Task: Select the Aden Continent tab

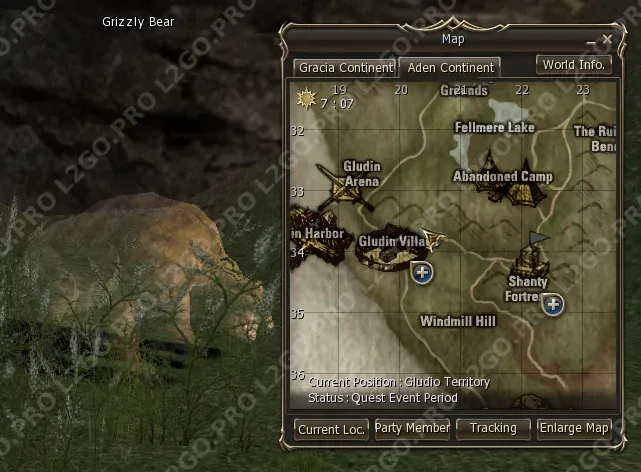Action: point(449,68)
